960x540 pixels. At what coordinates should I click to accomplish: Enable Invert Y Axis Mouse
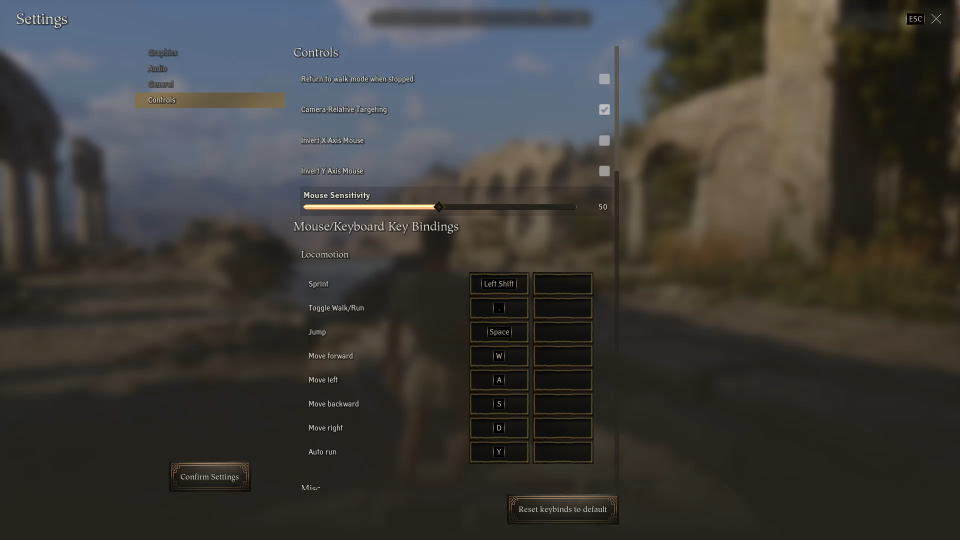604,171
